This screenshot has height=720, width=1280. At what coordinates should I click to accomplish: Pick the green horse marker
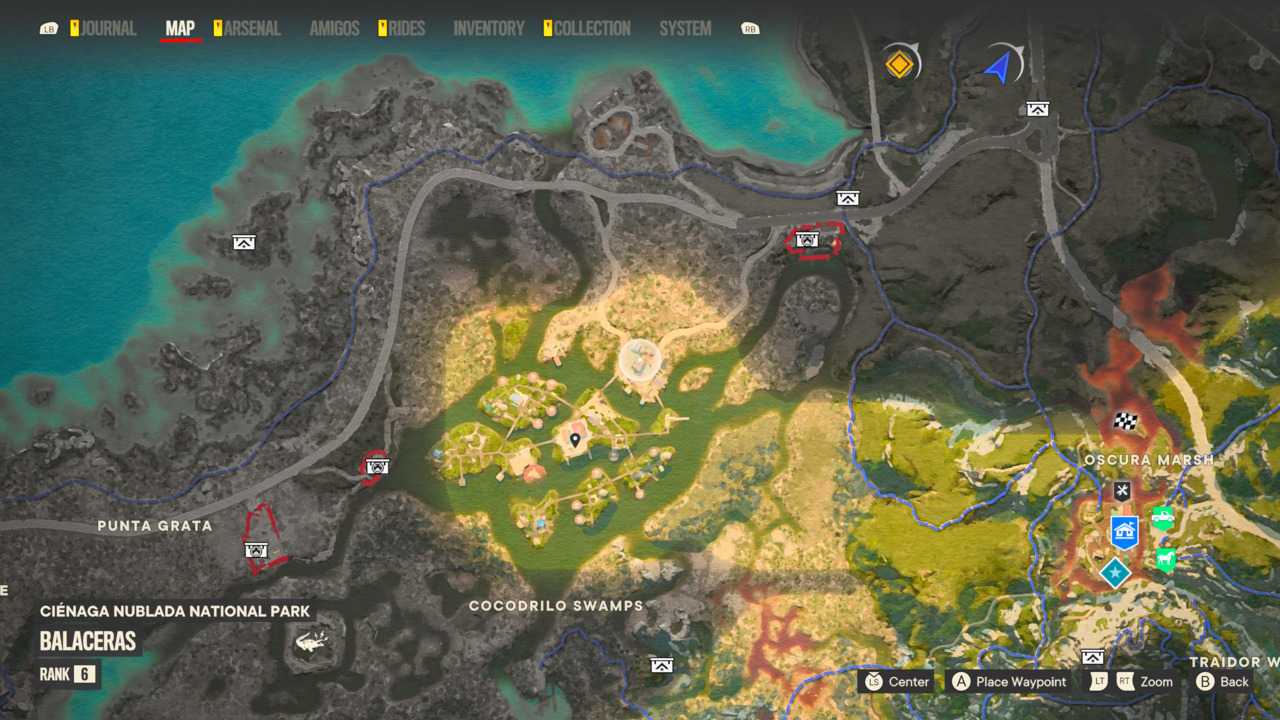(x=1165, y=558)
